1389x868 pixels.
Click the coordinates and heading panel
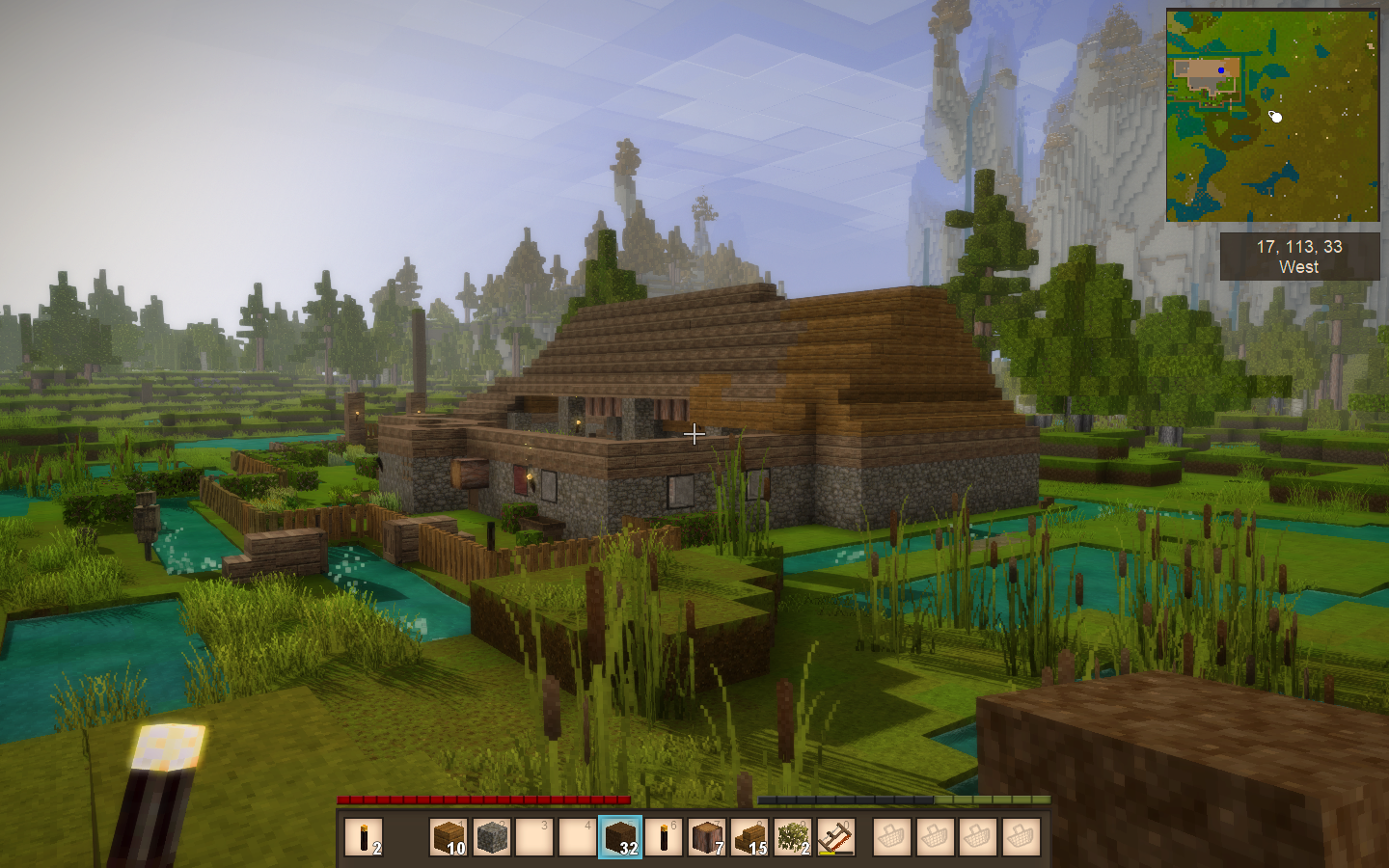(1298, 257)
